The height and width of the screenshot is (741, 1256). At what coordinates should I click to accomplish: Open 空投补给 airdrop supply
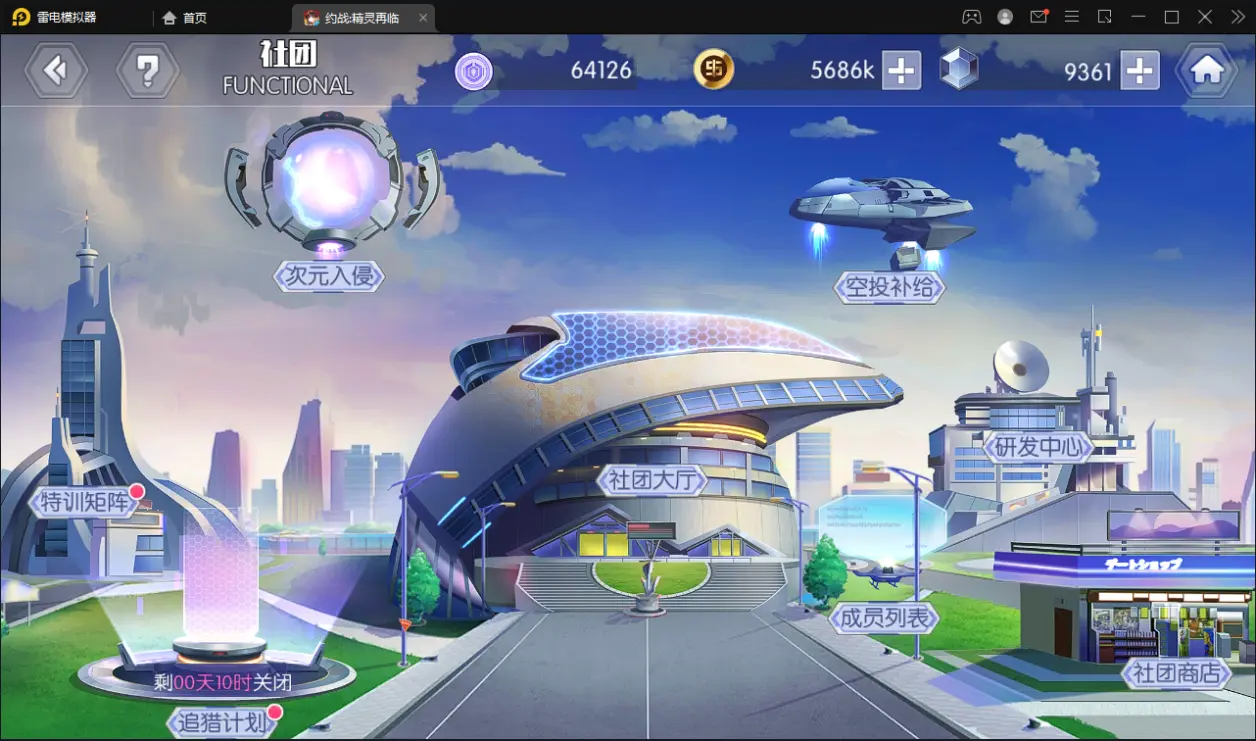click(889, 287)
